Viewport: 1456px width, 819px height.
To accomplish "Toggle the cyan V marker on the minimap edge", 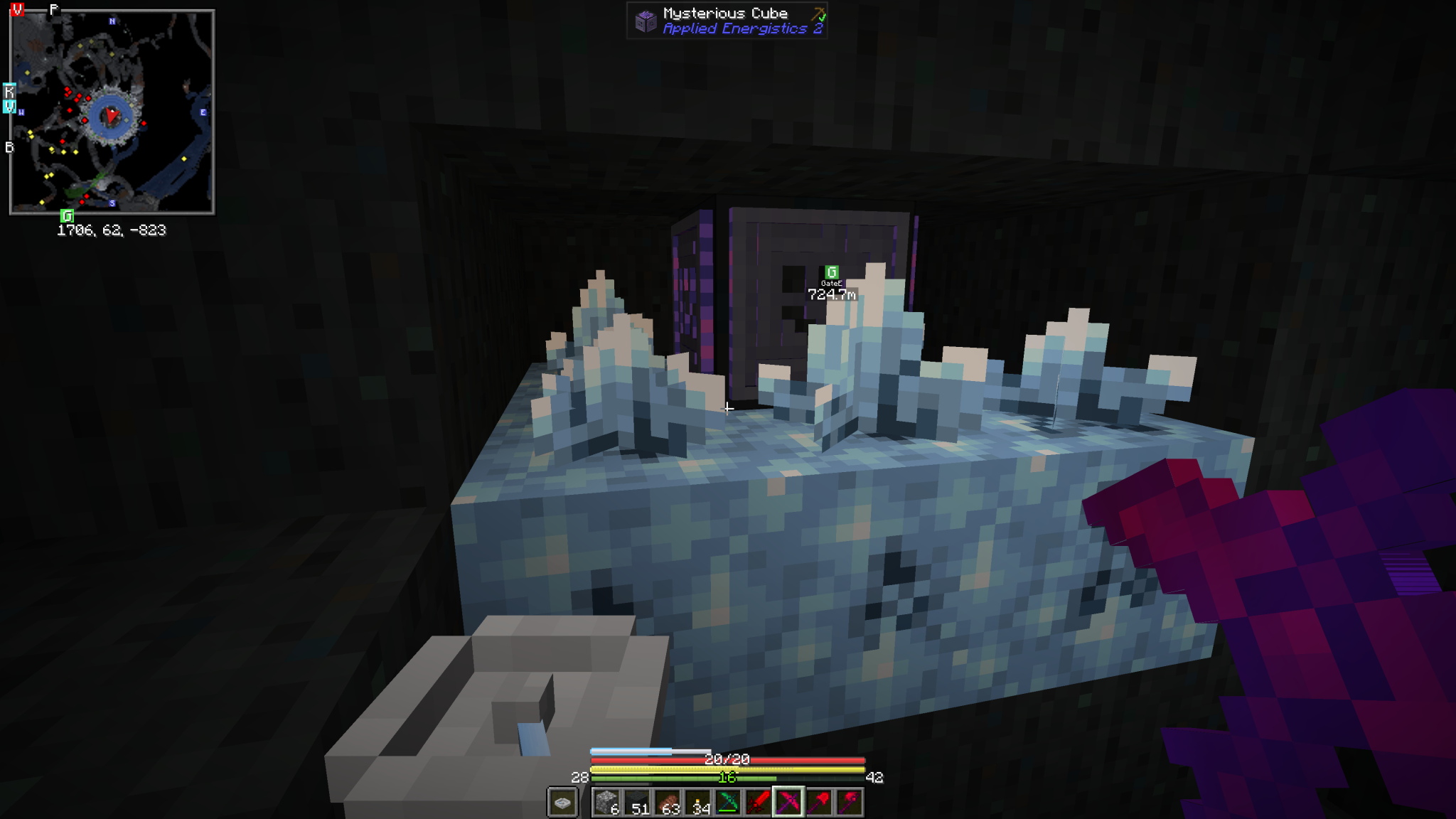I will click(9, 106).
